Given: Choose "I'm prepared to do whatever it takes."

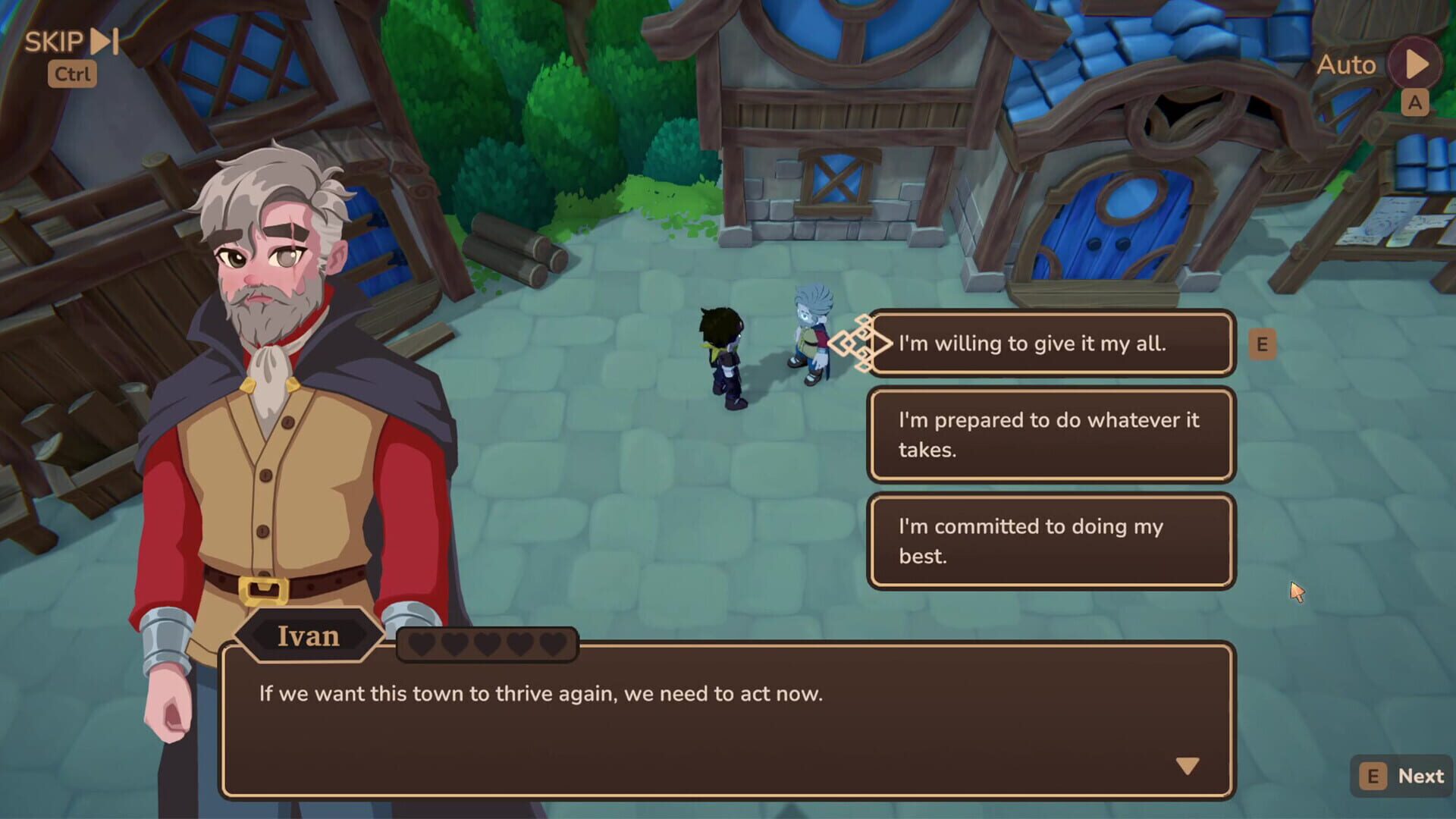Looking at the screenshot, I should click(x=1051, y=435).
